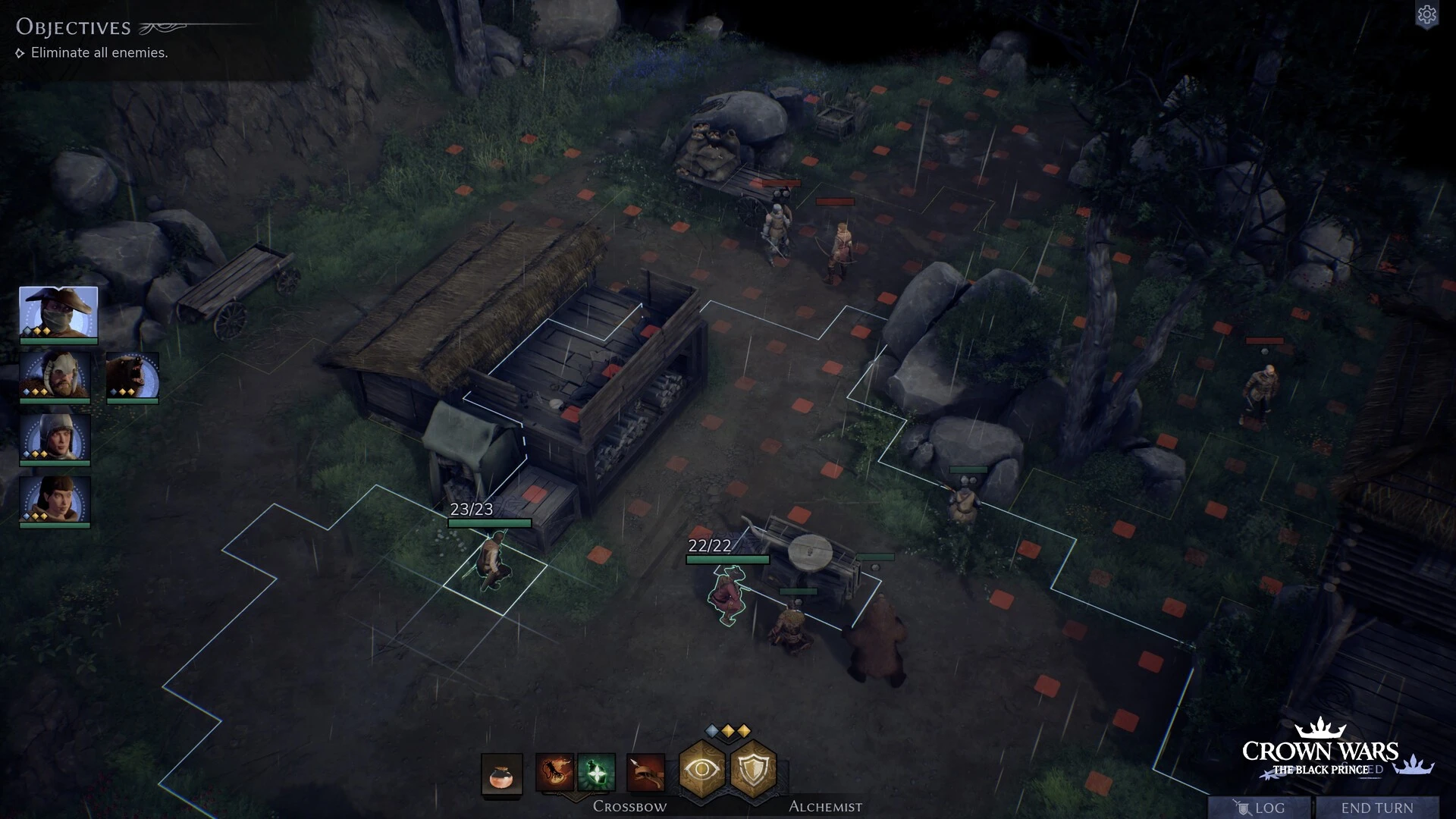
Task: End the current turn
Action: [1376, 808]
